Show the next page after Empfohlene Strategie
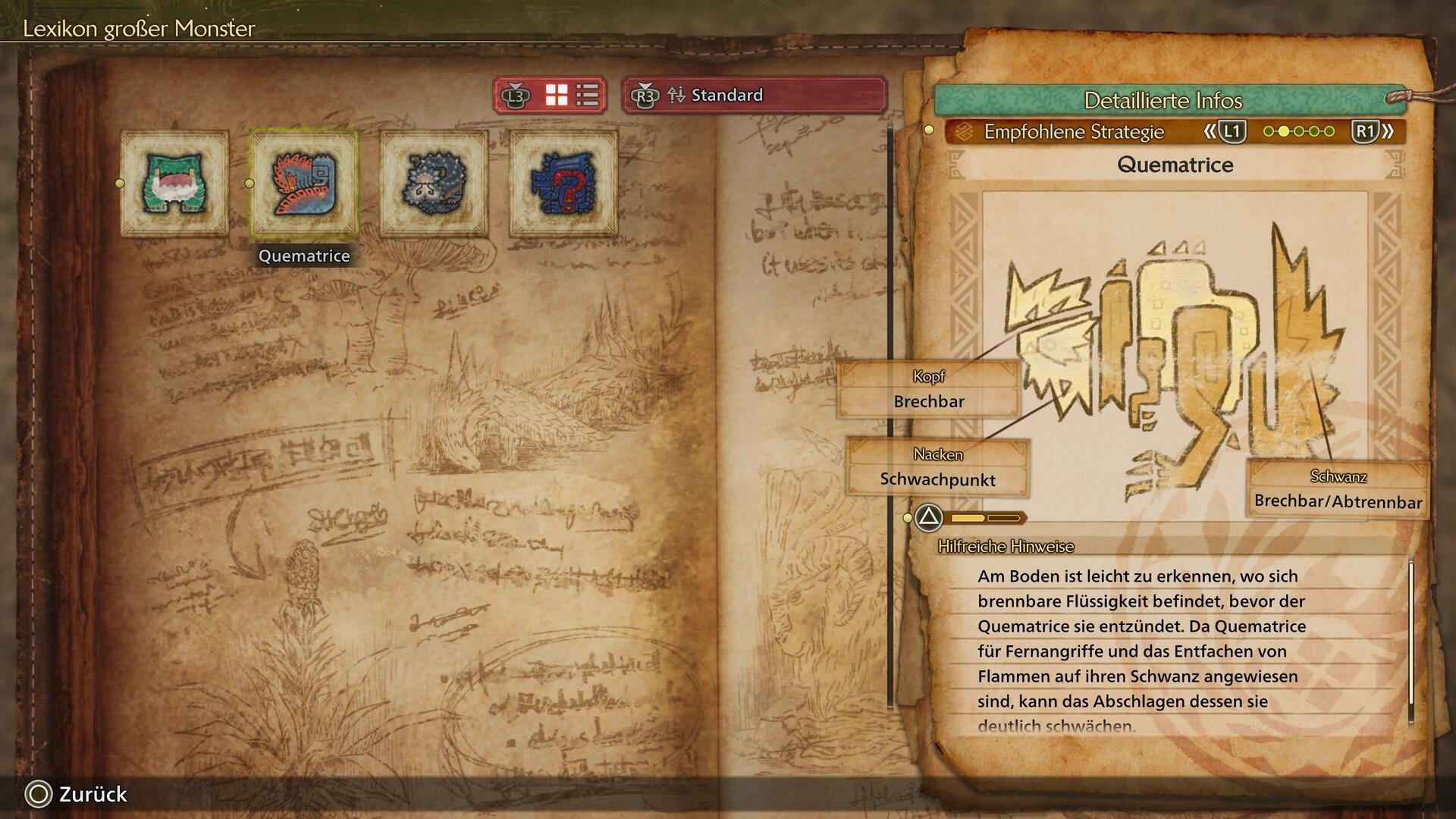The image size is (1456, 819). [1373, 131]
